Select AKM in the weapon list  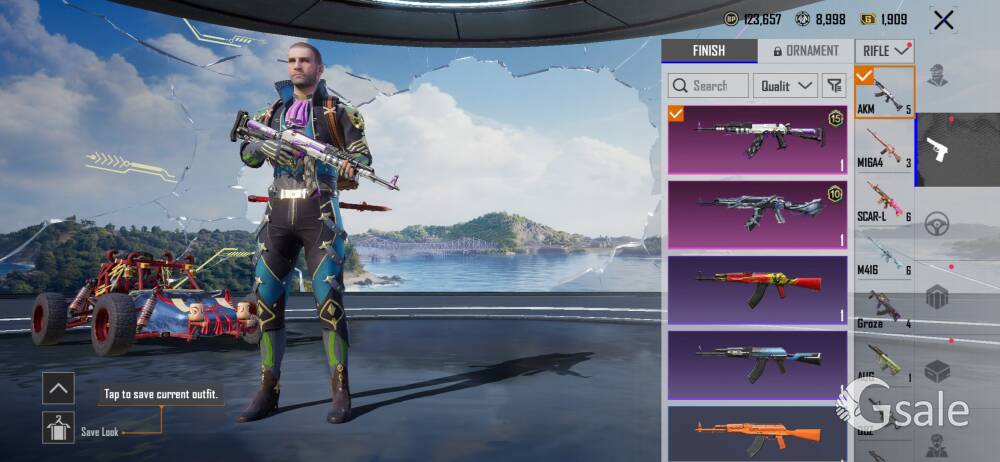[x=884, y=93]
